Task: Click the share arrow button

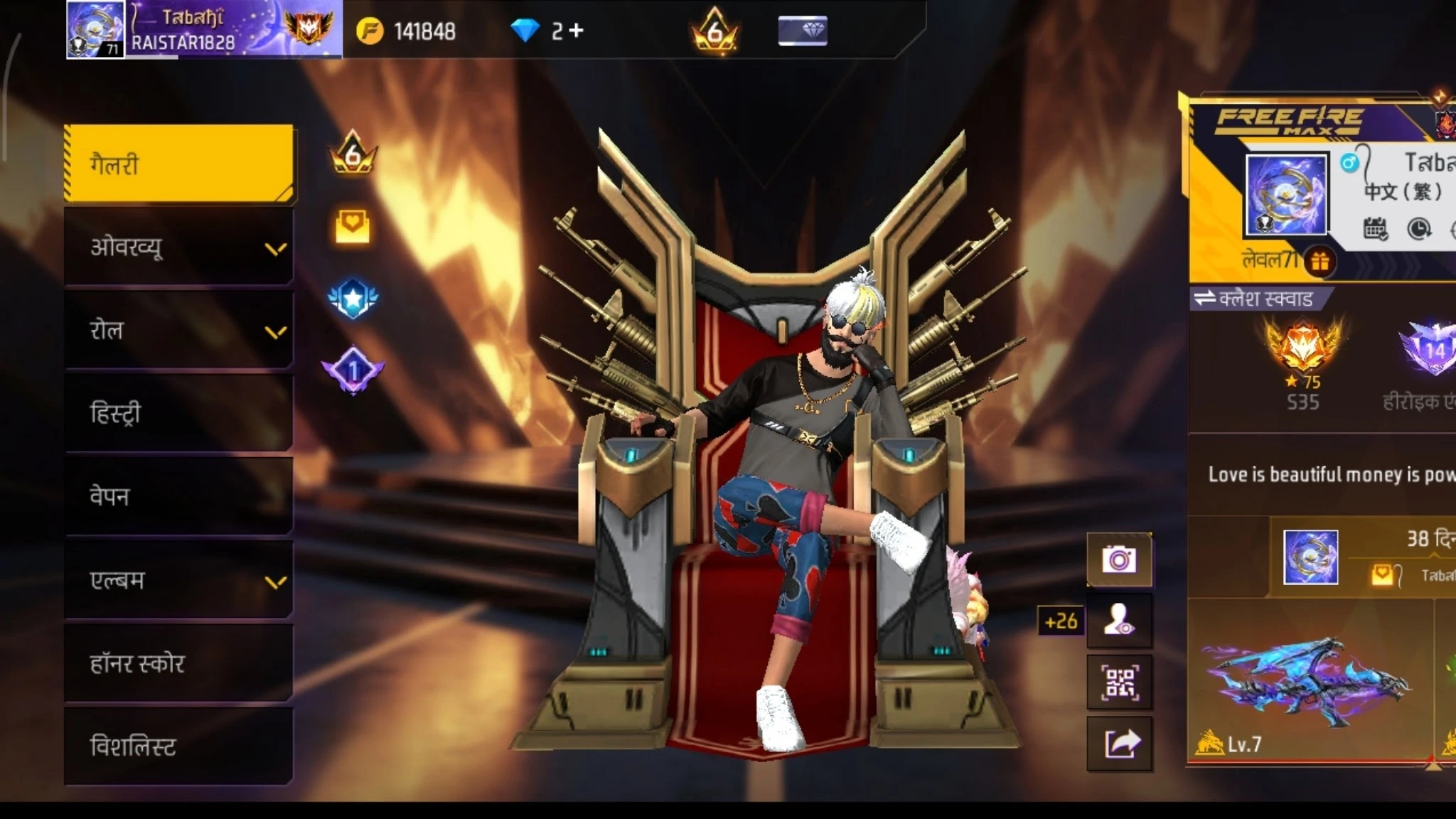Action: coord(1119,744)
